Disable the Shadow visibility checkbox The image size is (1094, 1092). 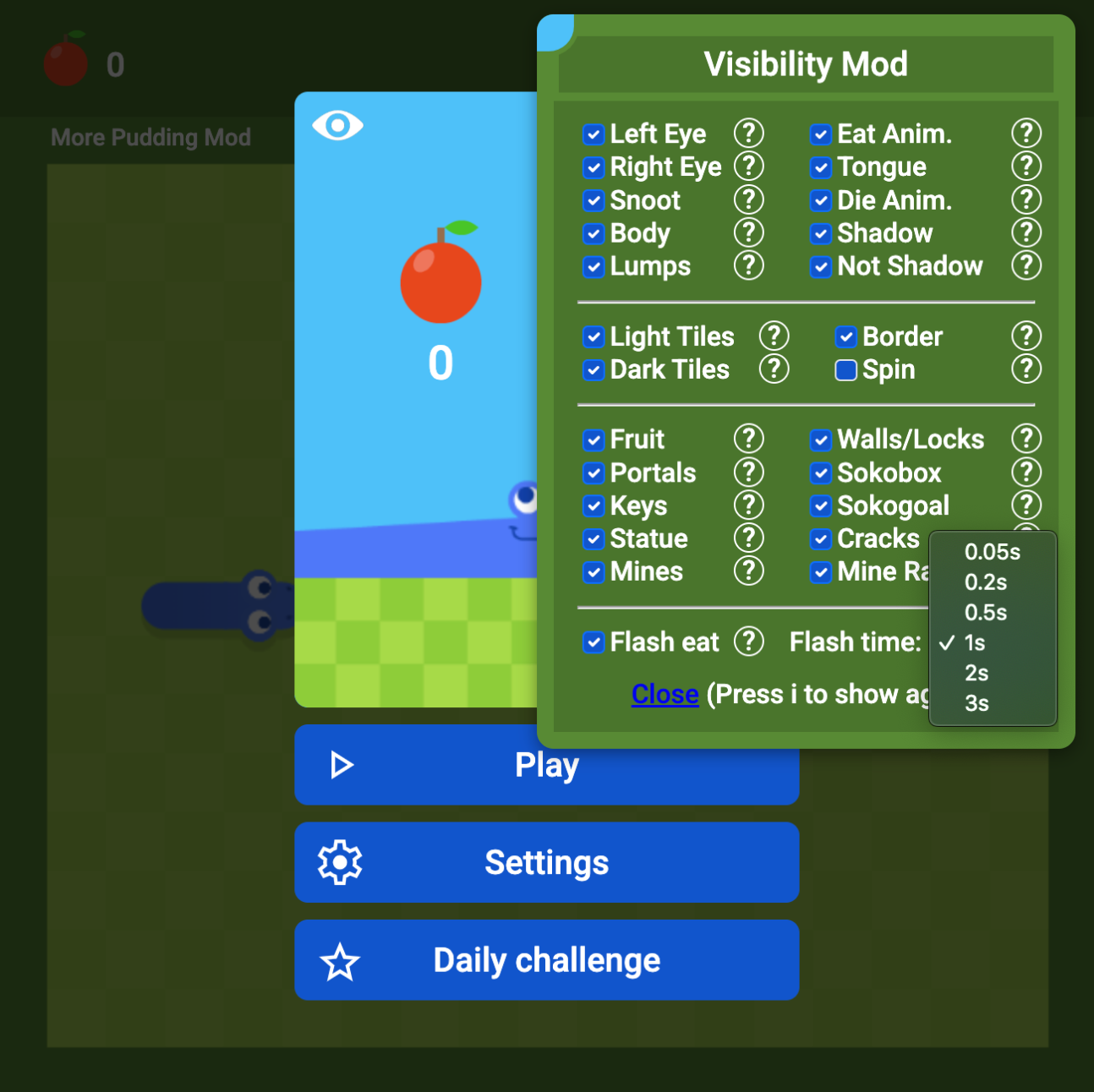point(820,233)
